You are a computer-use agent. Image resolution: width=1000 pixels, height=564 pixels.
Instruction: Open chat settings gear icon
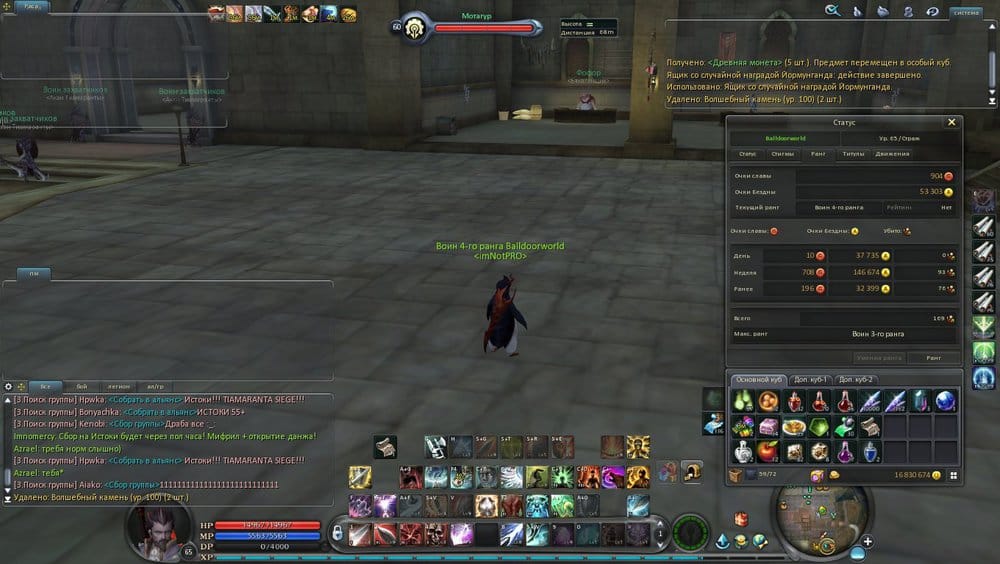pyautogui.click(x=9, y=386)
